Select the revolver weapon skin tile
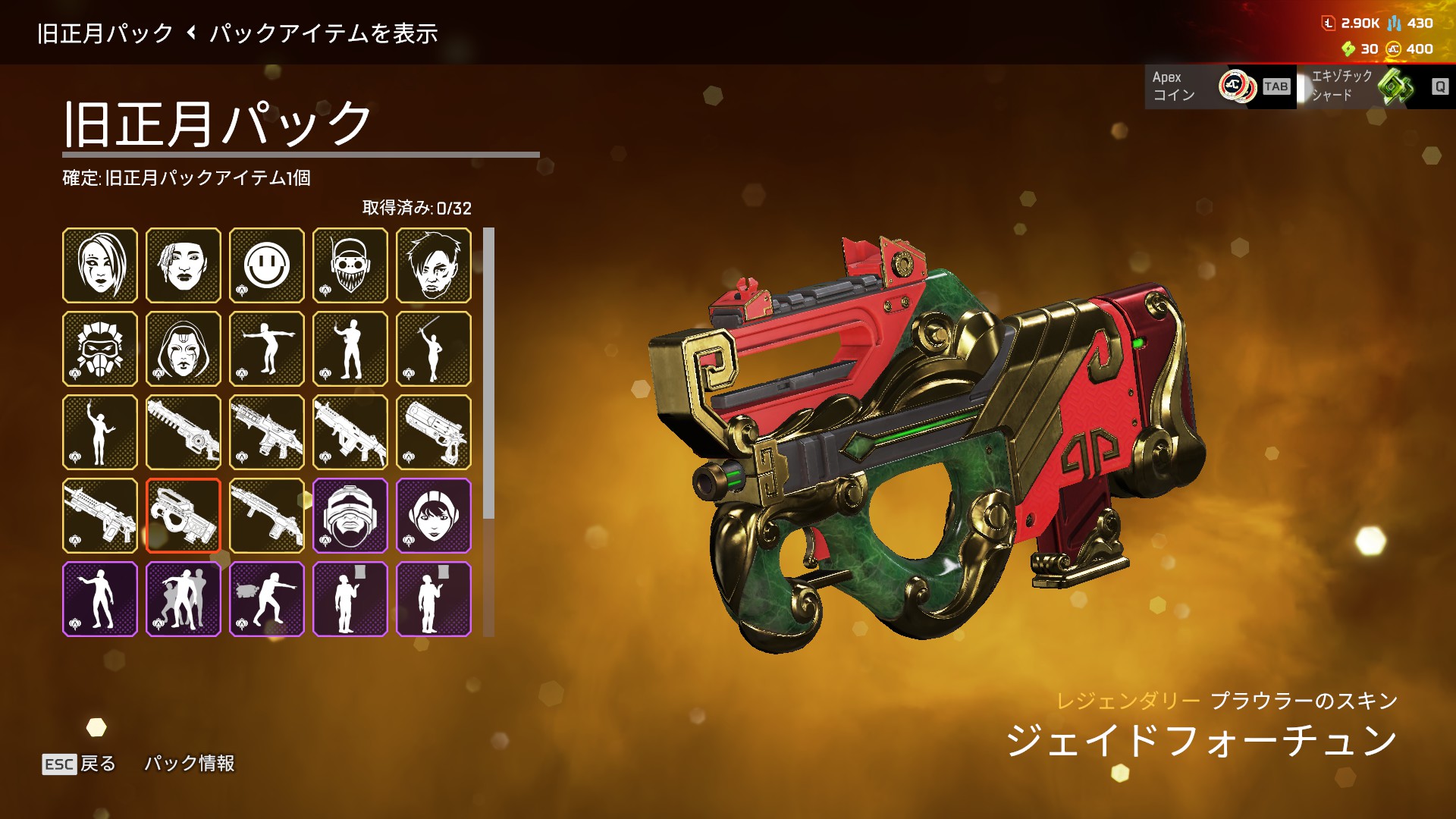 434,432
